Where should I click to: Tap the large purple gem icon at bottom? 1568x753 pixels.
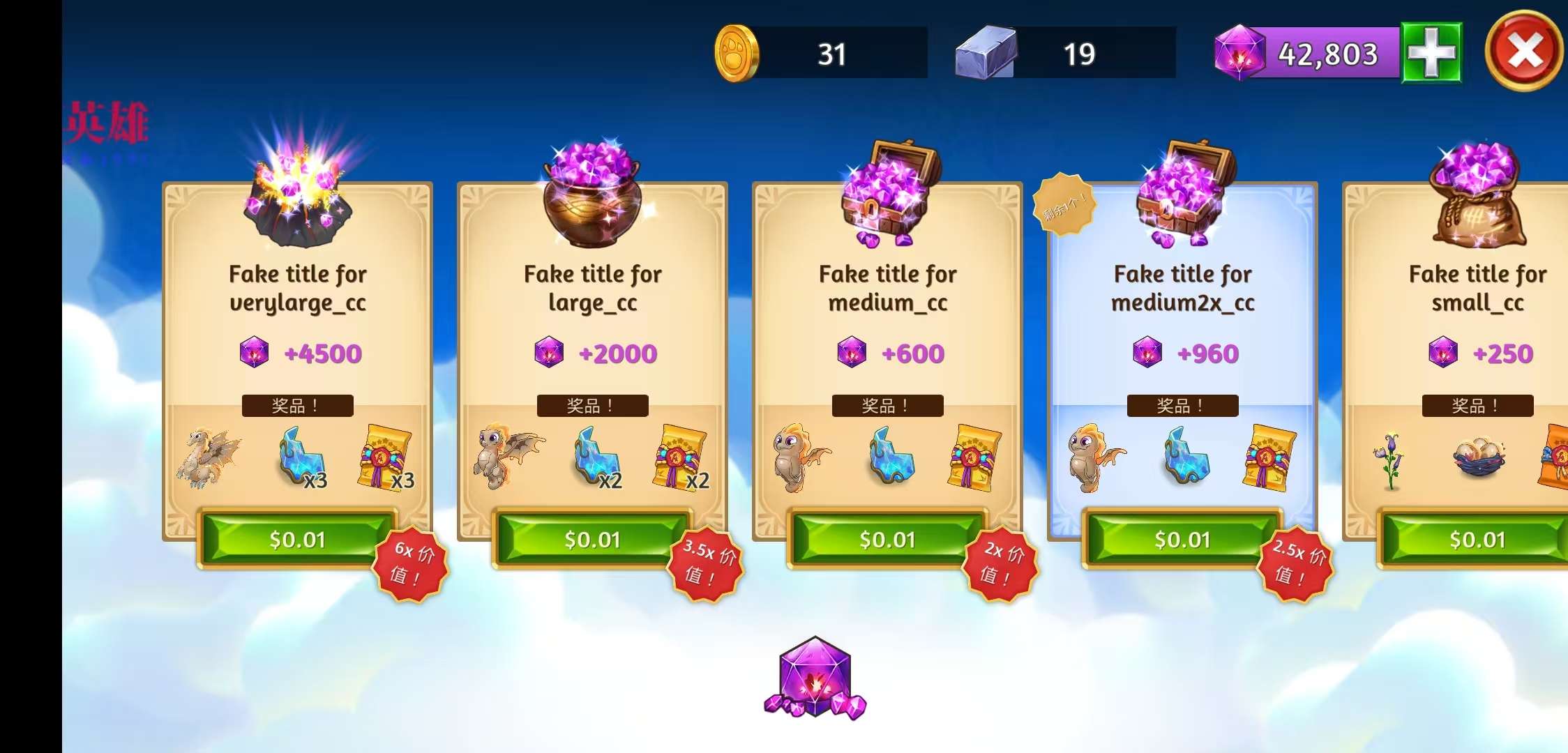(815, 677)
